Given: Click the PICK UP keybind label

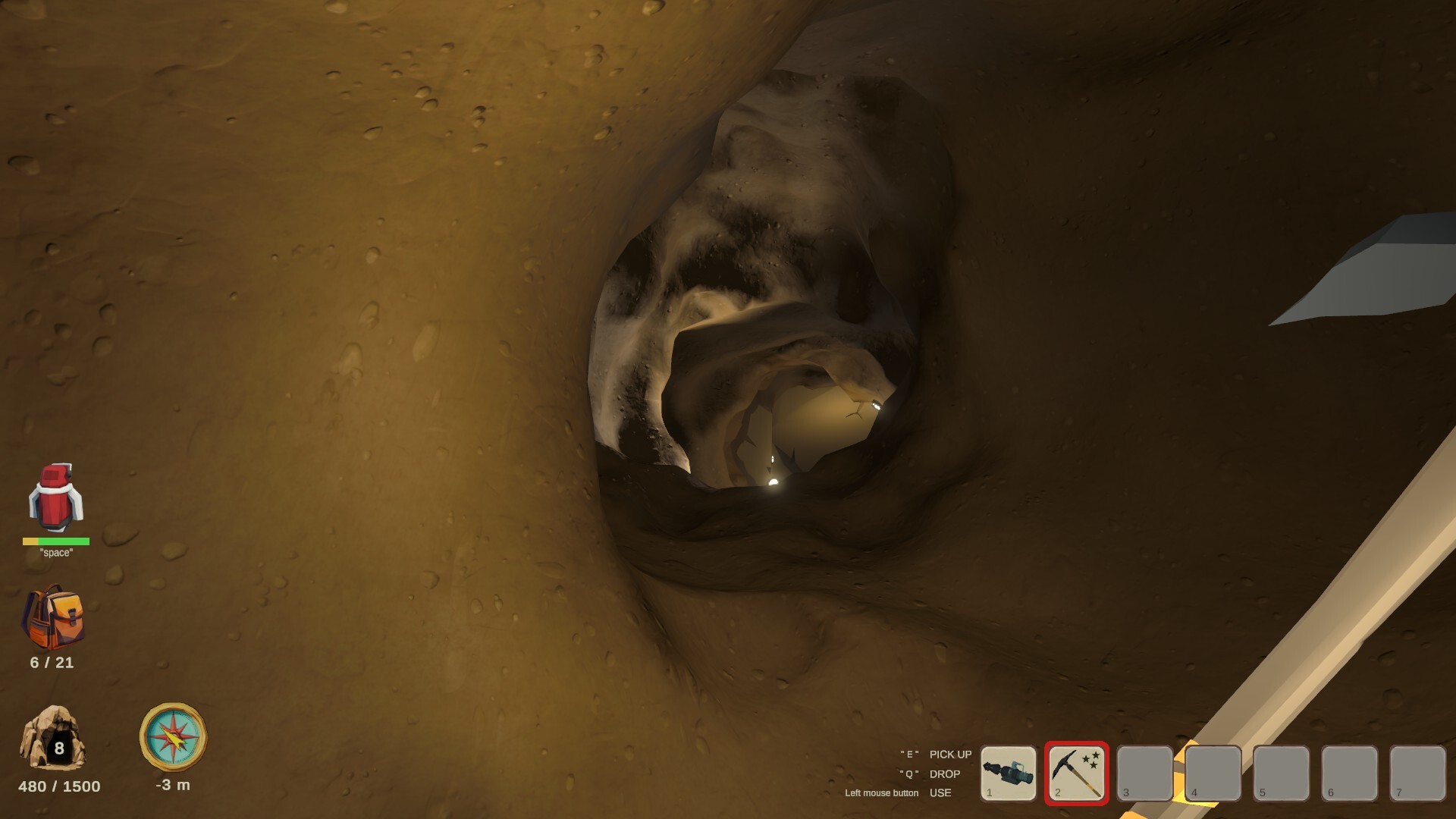Looking at the screenshot, I should click(949, 755).
